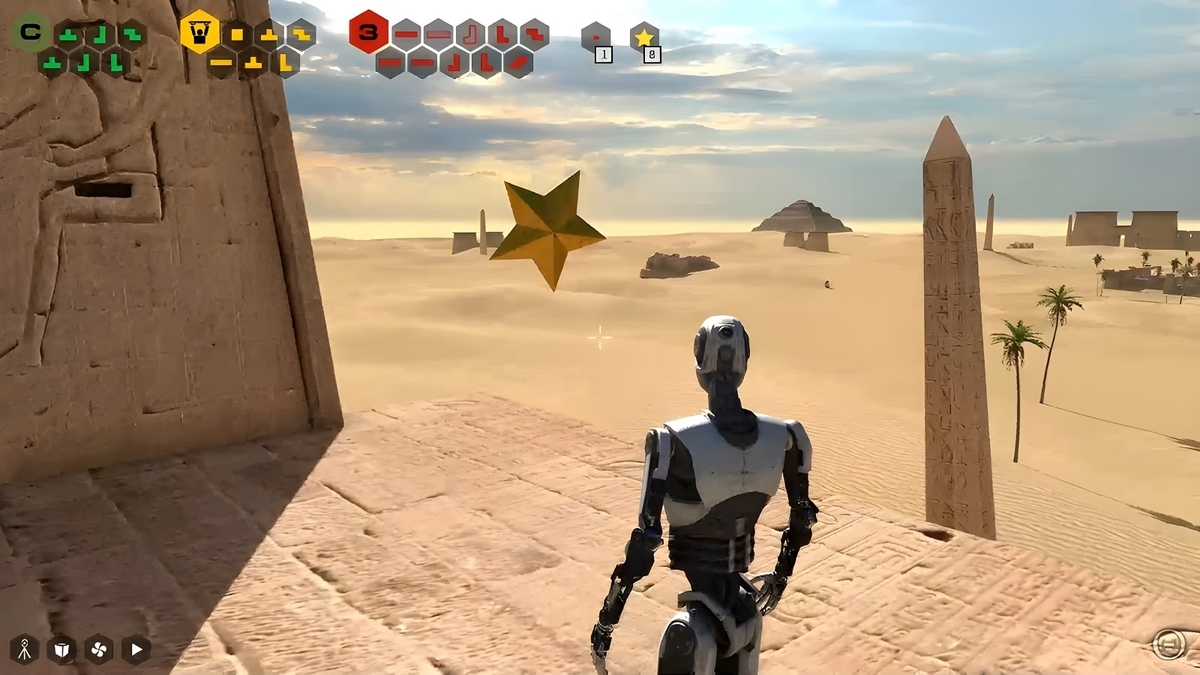Choose the white cube tool icon
The height and width of the screenshot is (675, 1200).
(x=61, y=649)
